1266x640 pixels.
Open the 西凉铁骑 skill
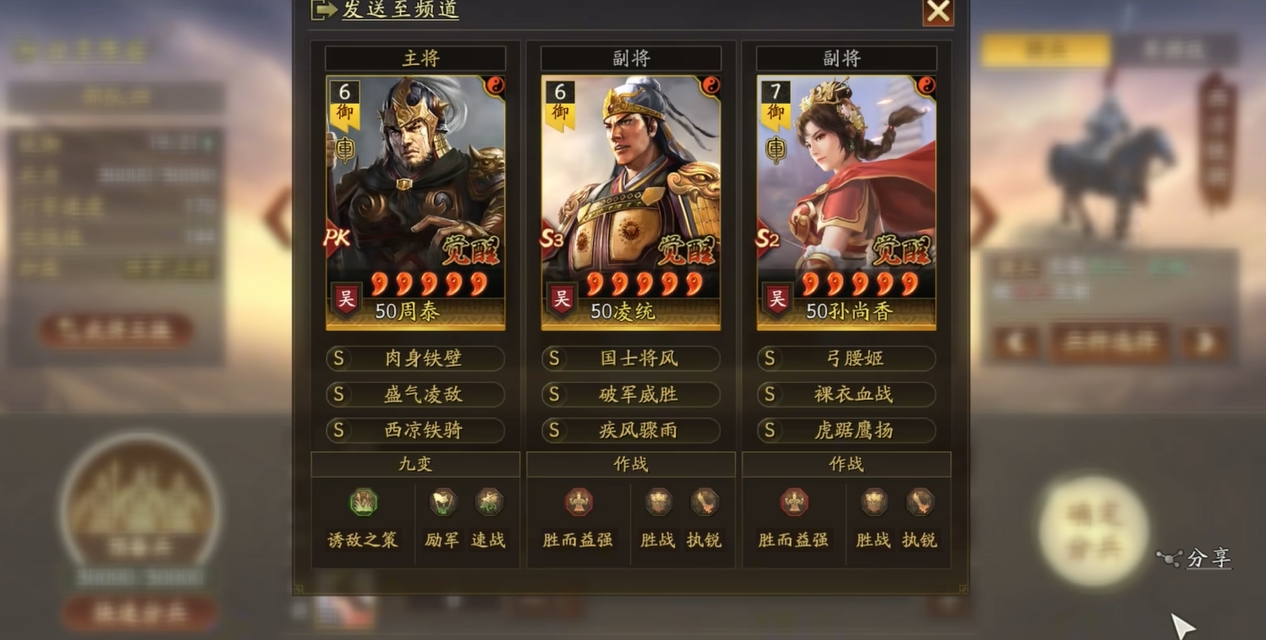click(415, 430)
